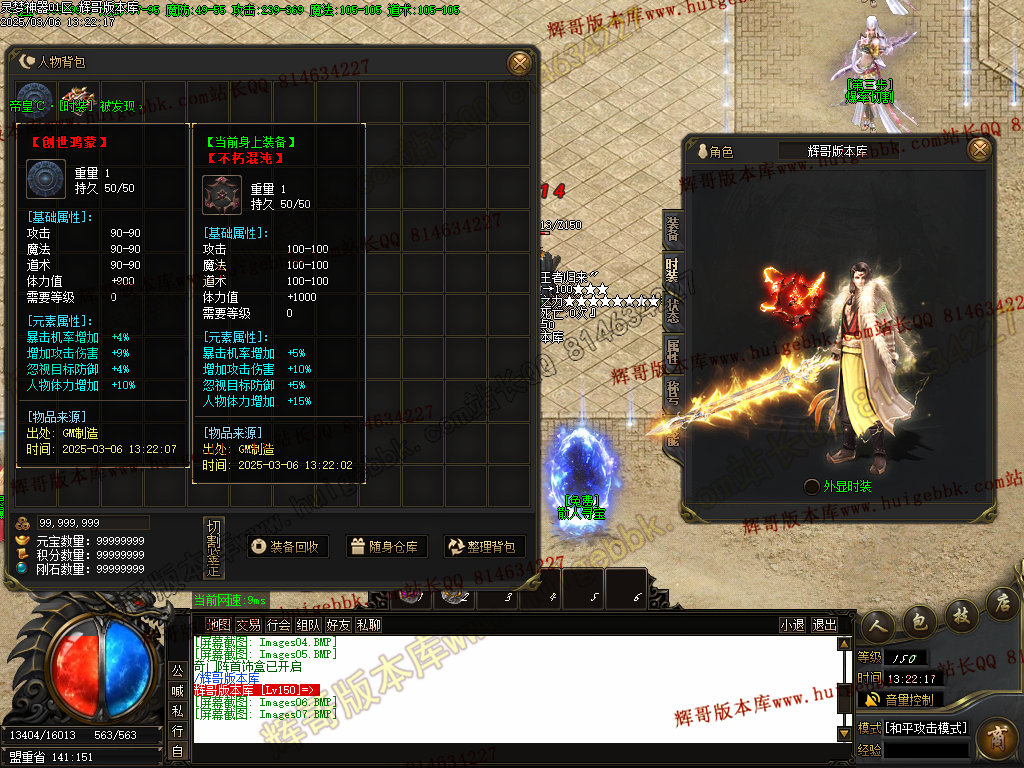The height and width of the screenshot is (768, 1024).
Task: Switch to the 装备 equipment tab
Action: click(673, 230)
